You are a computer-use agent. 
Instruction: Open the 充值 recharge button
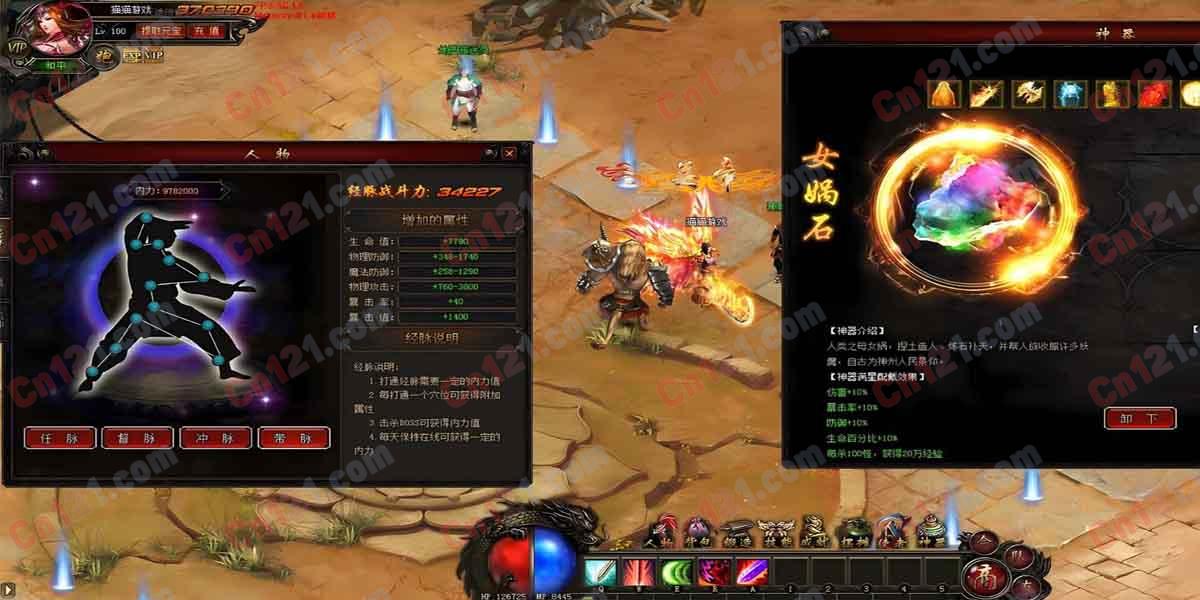coord(206,31)
